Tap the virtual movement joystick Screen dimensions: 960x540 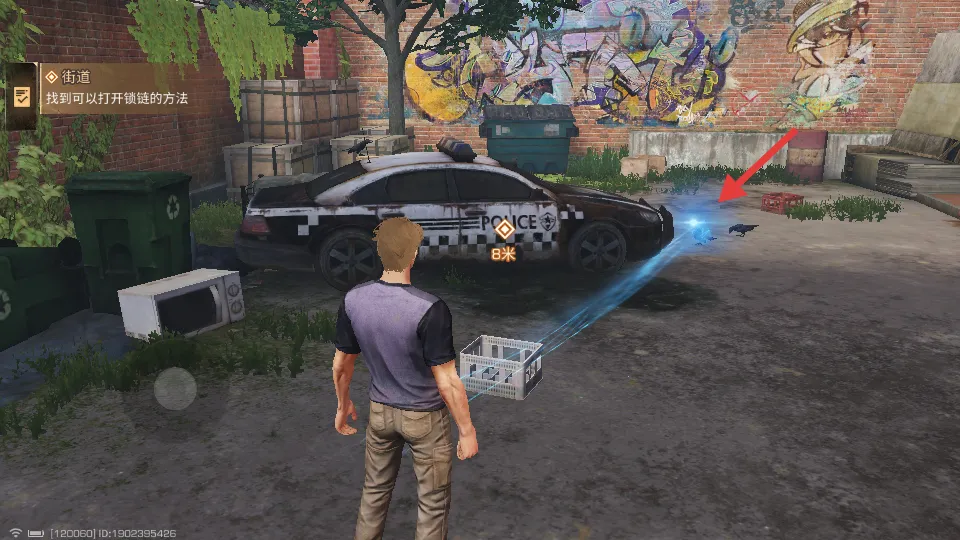point(175,388)
